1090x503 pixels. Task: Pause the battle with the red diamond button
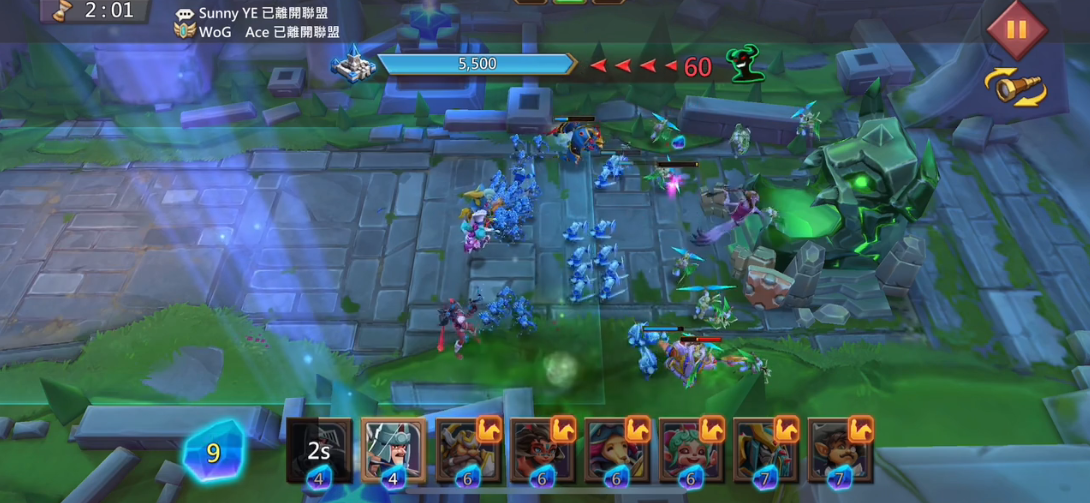pyautogui.click(x=1016, y=29)
